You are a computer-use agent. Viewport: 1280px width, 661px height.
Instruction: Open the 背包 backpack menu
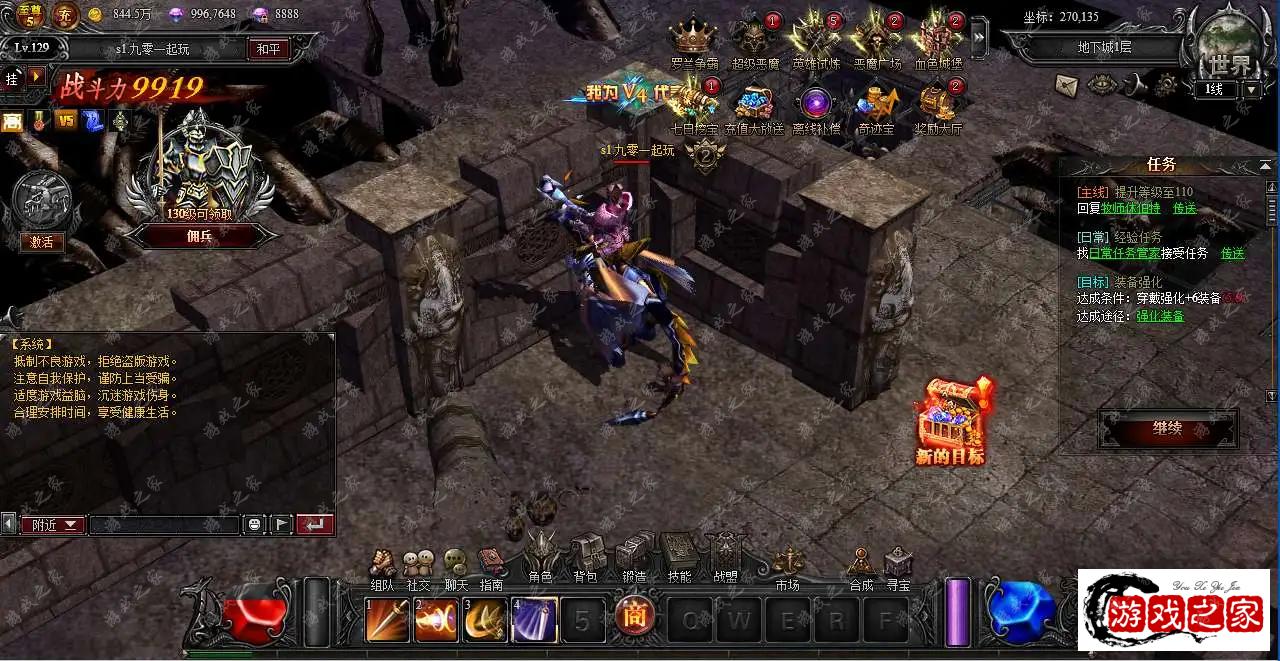(x=586, y=556)
